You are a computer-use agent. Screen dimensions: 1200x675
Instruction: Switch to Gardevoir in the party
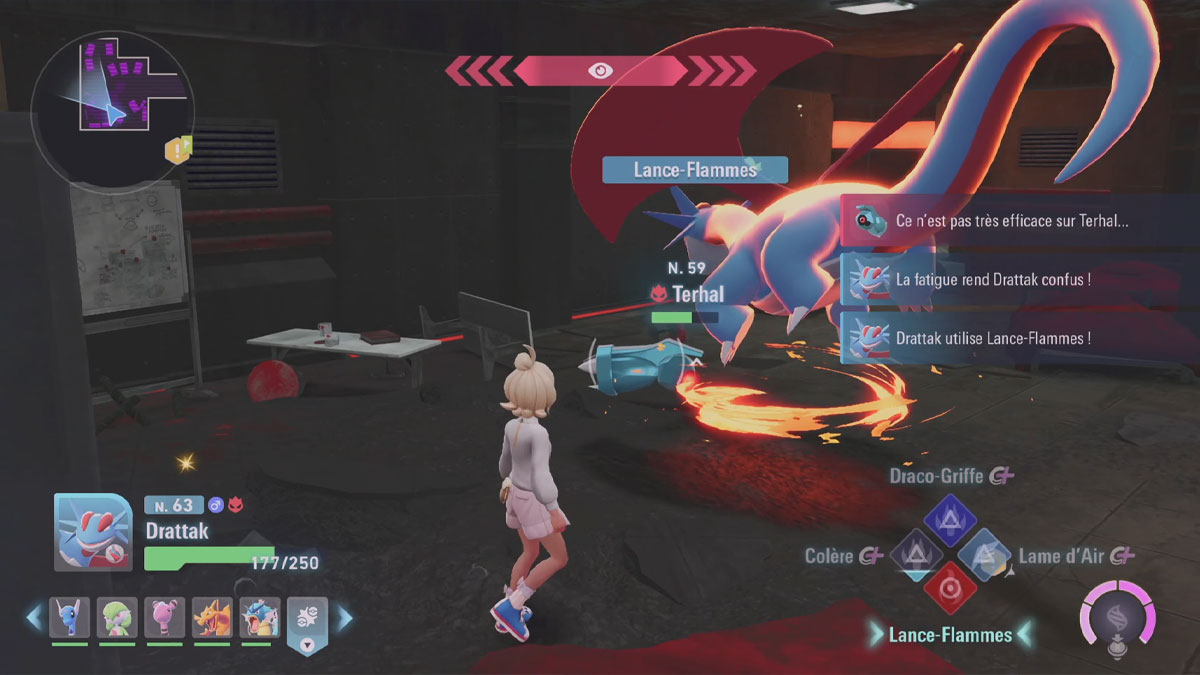click(117, 617)
